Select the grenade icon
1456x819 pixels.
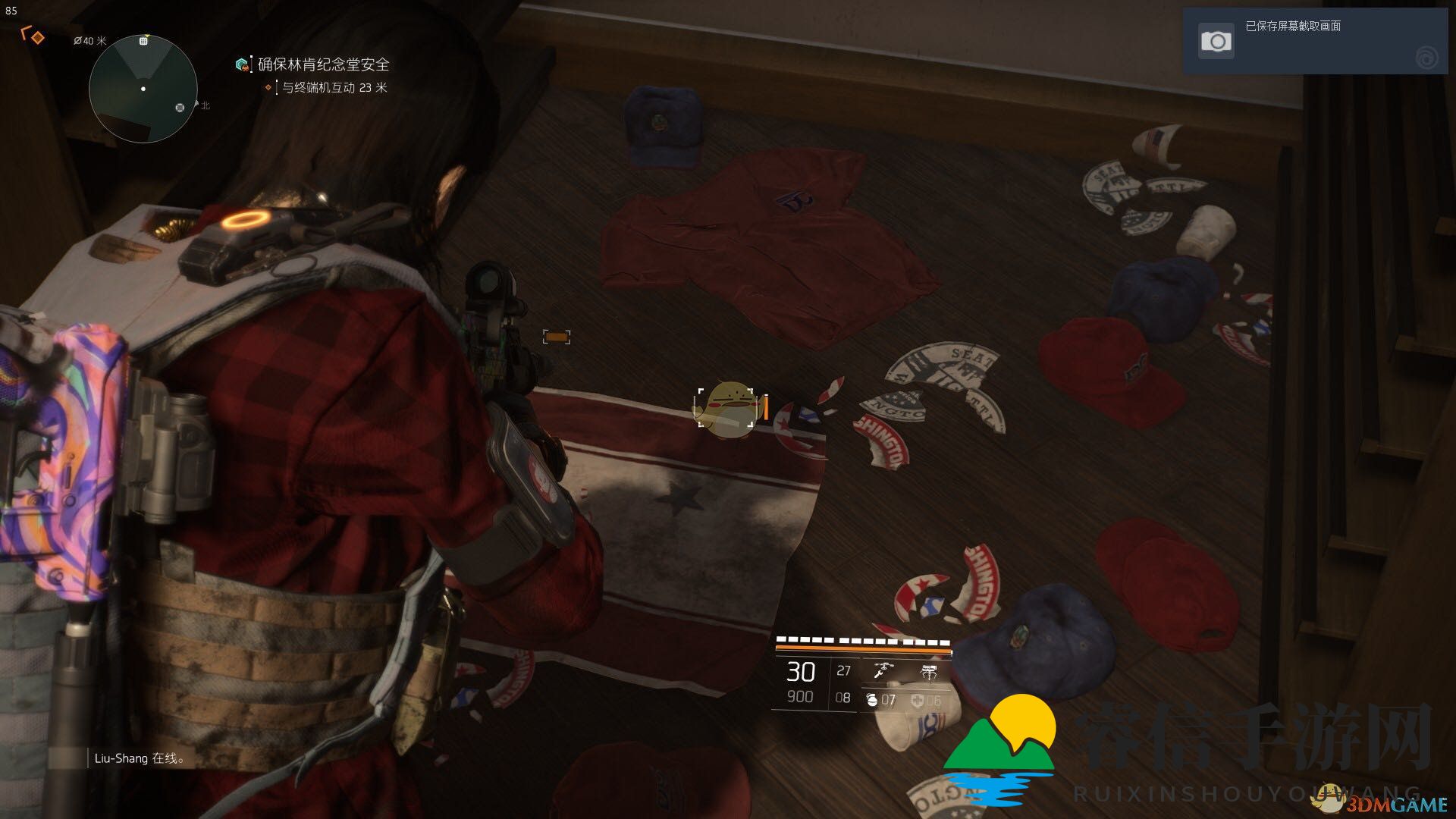coord(872,700)
